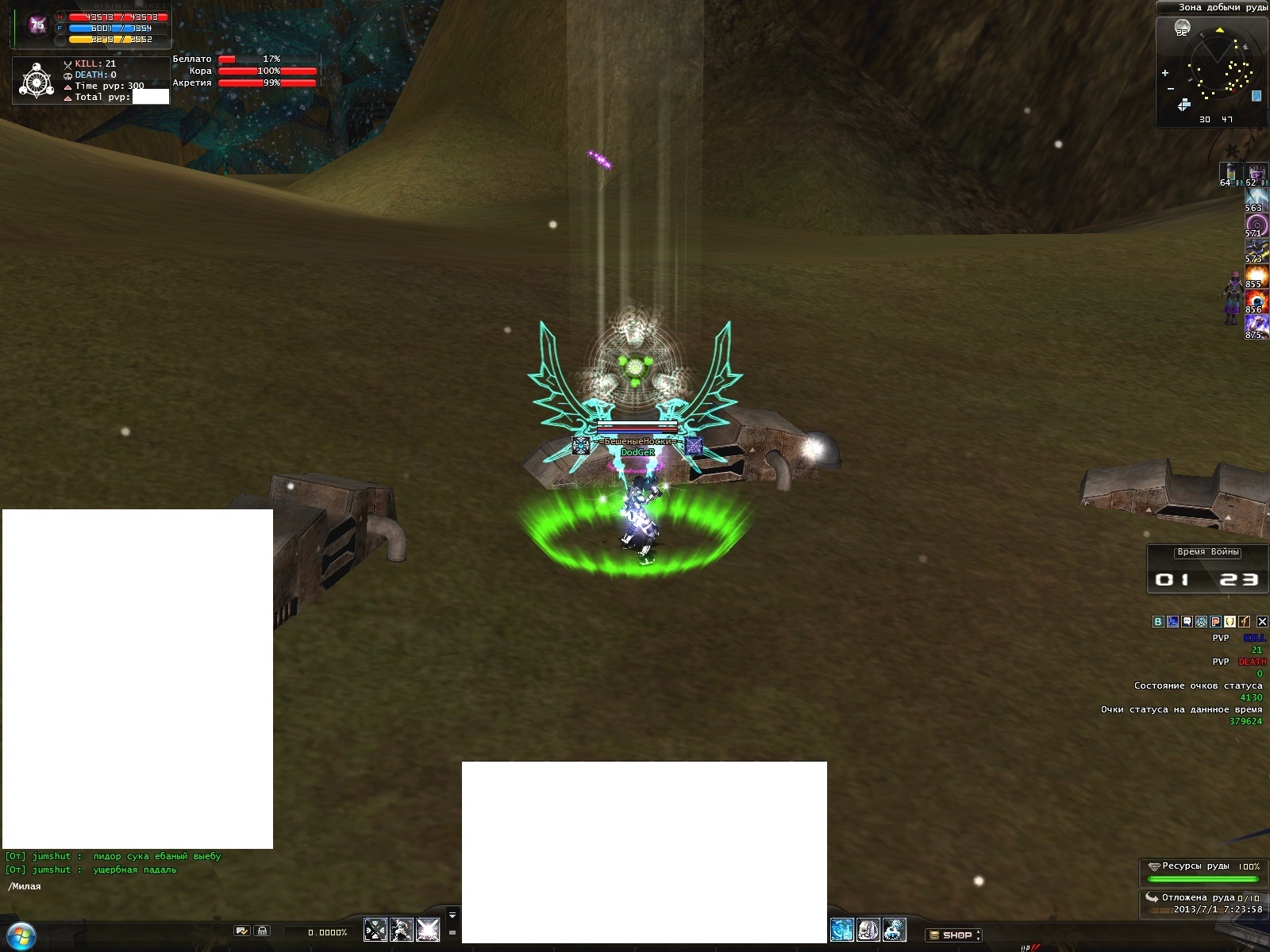Click the red eye buff icon numbered 856

[1256, 301]
